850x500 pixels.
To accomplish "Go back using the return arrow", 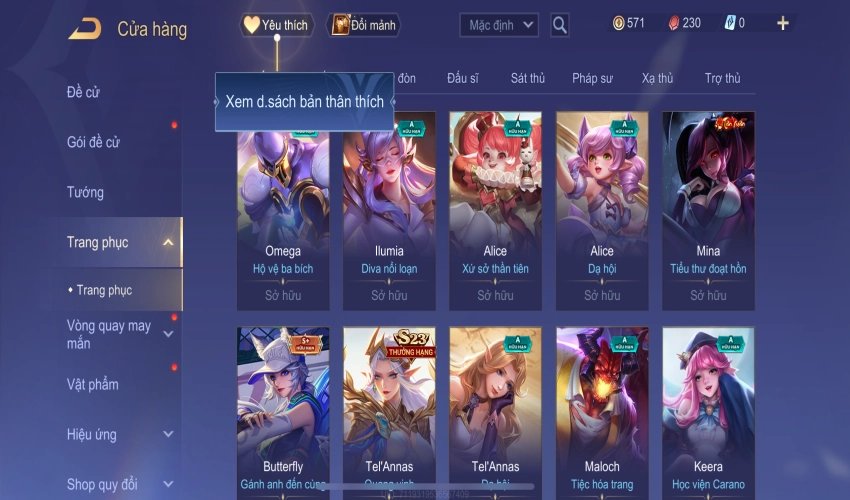I will [84, 29].
